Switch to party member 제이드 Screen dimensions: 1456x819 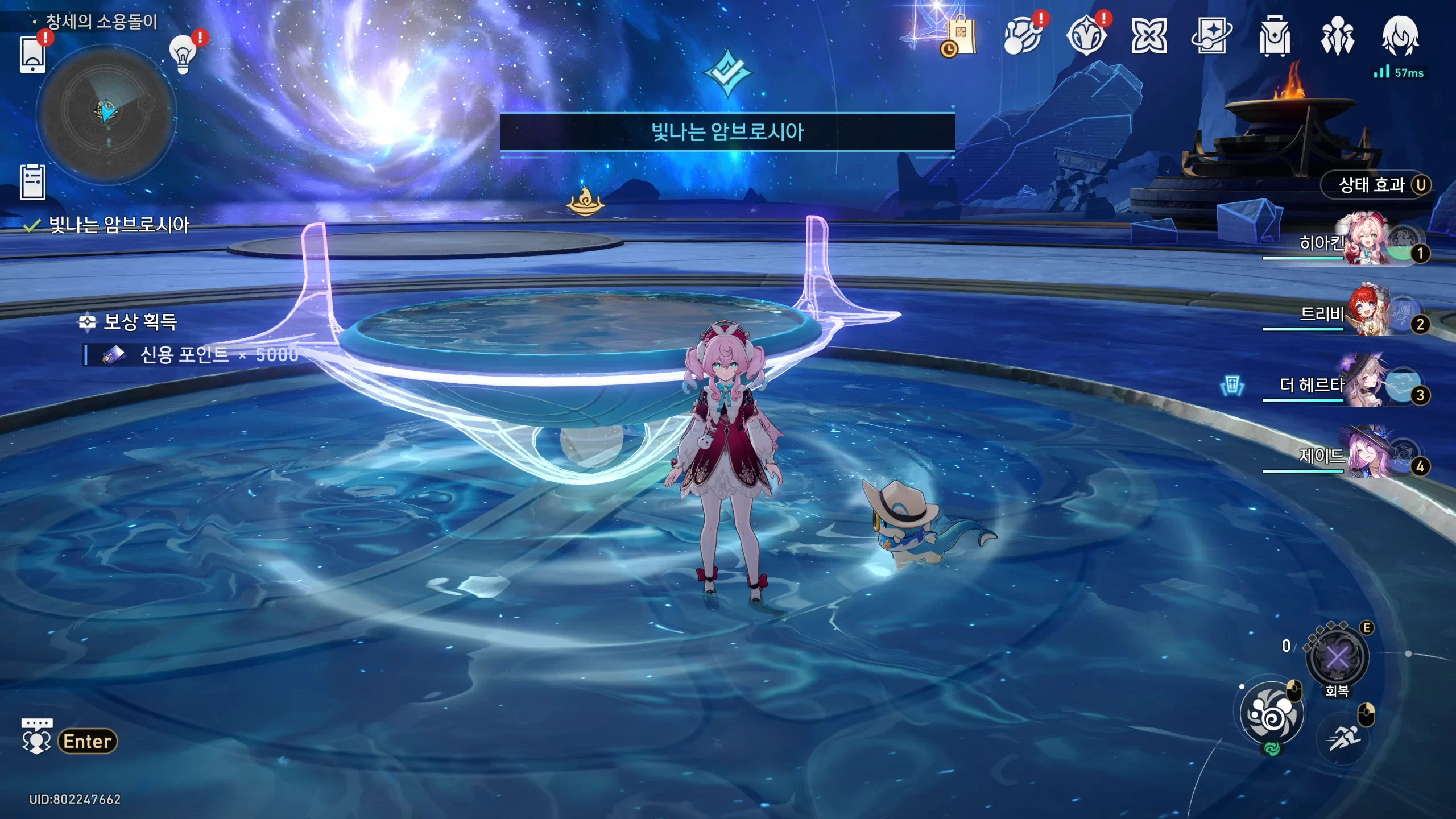1365,455
